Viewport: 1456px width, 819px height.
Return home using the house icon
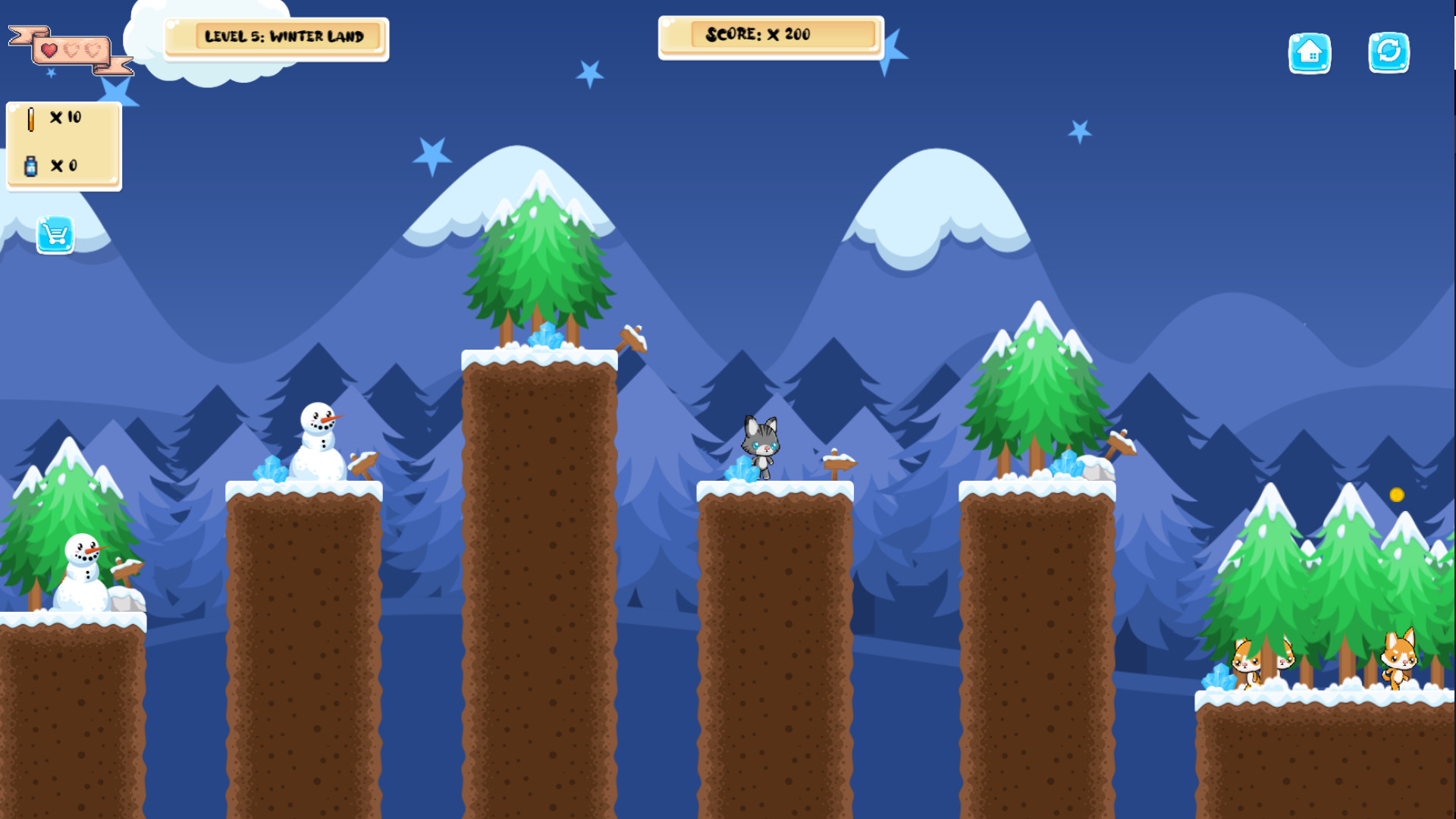click(x=1310, y=54)
